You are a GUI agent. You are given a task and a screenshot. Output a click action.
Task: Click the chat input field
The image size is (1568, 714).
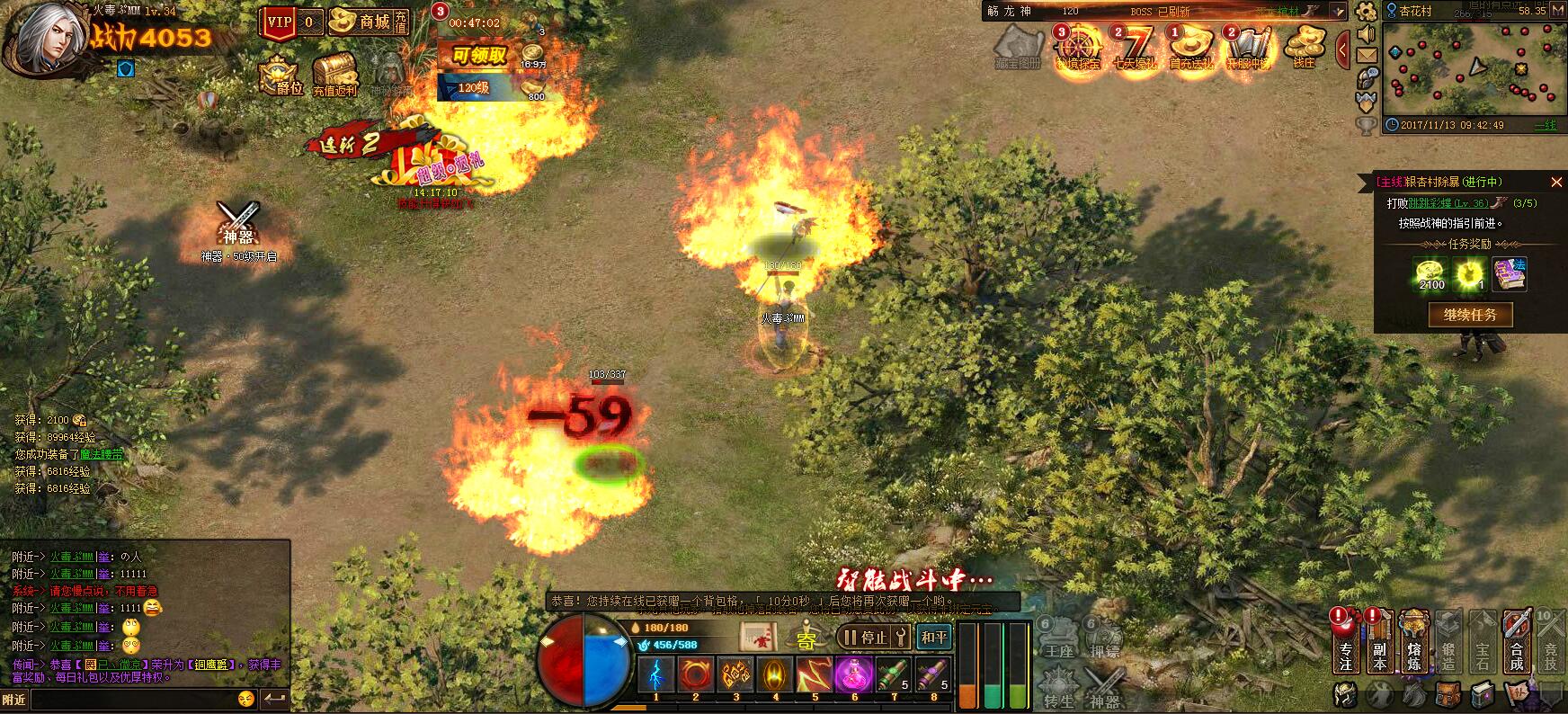tap(135, 699)
